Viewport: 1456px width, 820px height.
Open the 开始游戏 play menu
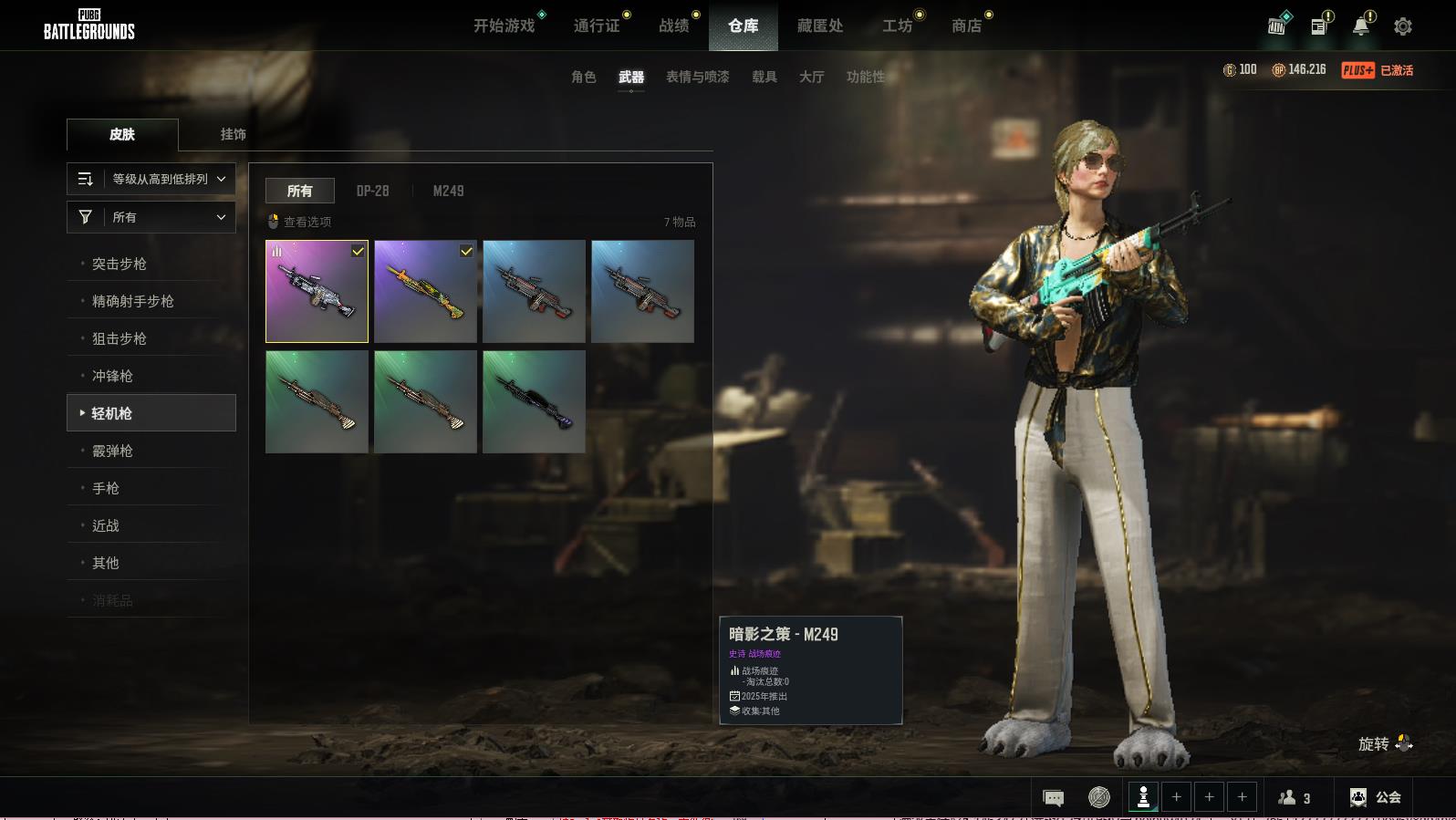[504, 26]
